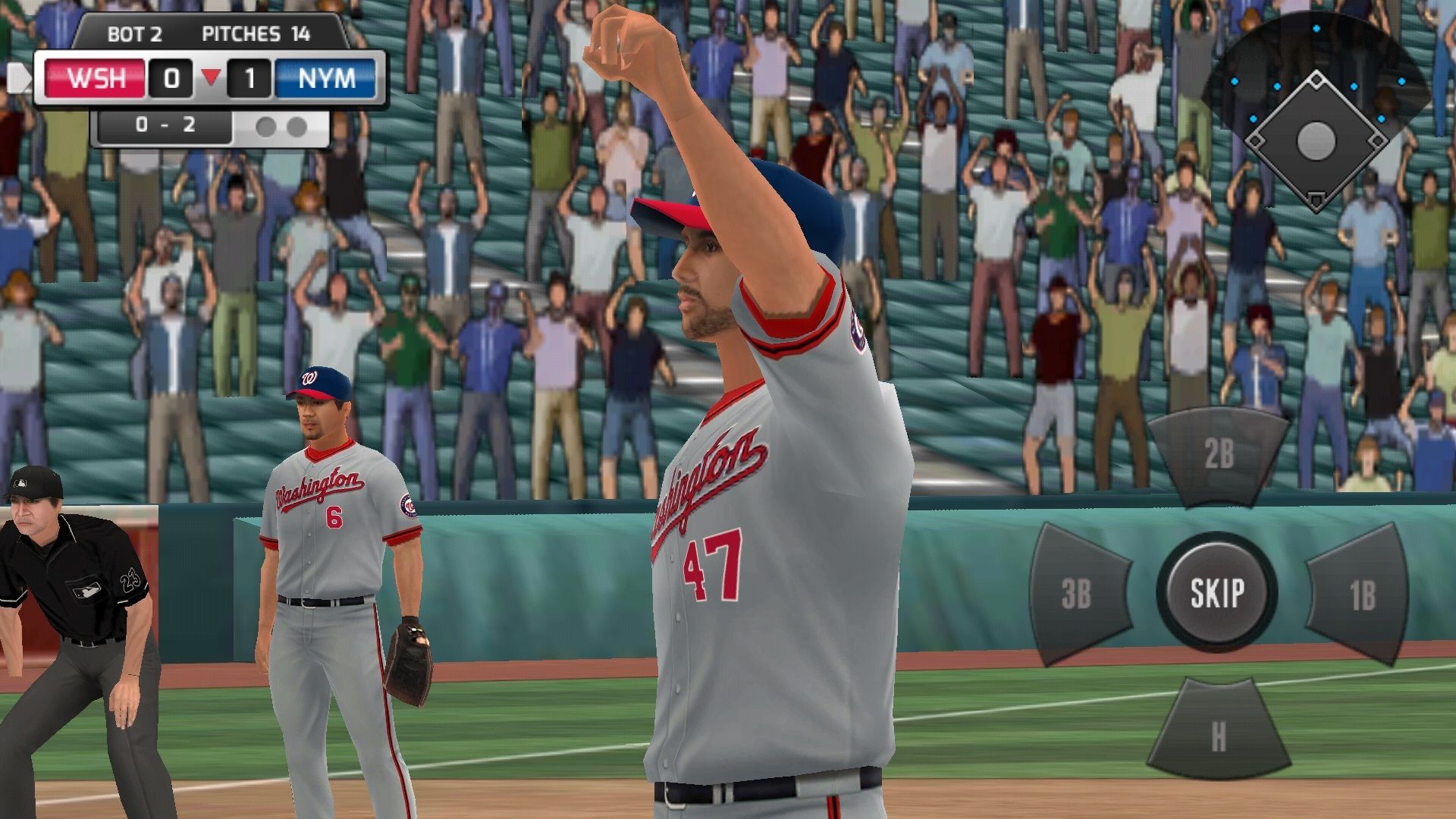Select a blue fielder marker on the minimap

1317,29
